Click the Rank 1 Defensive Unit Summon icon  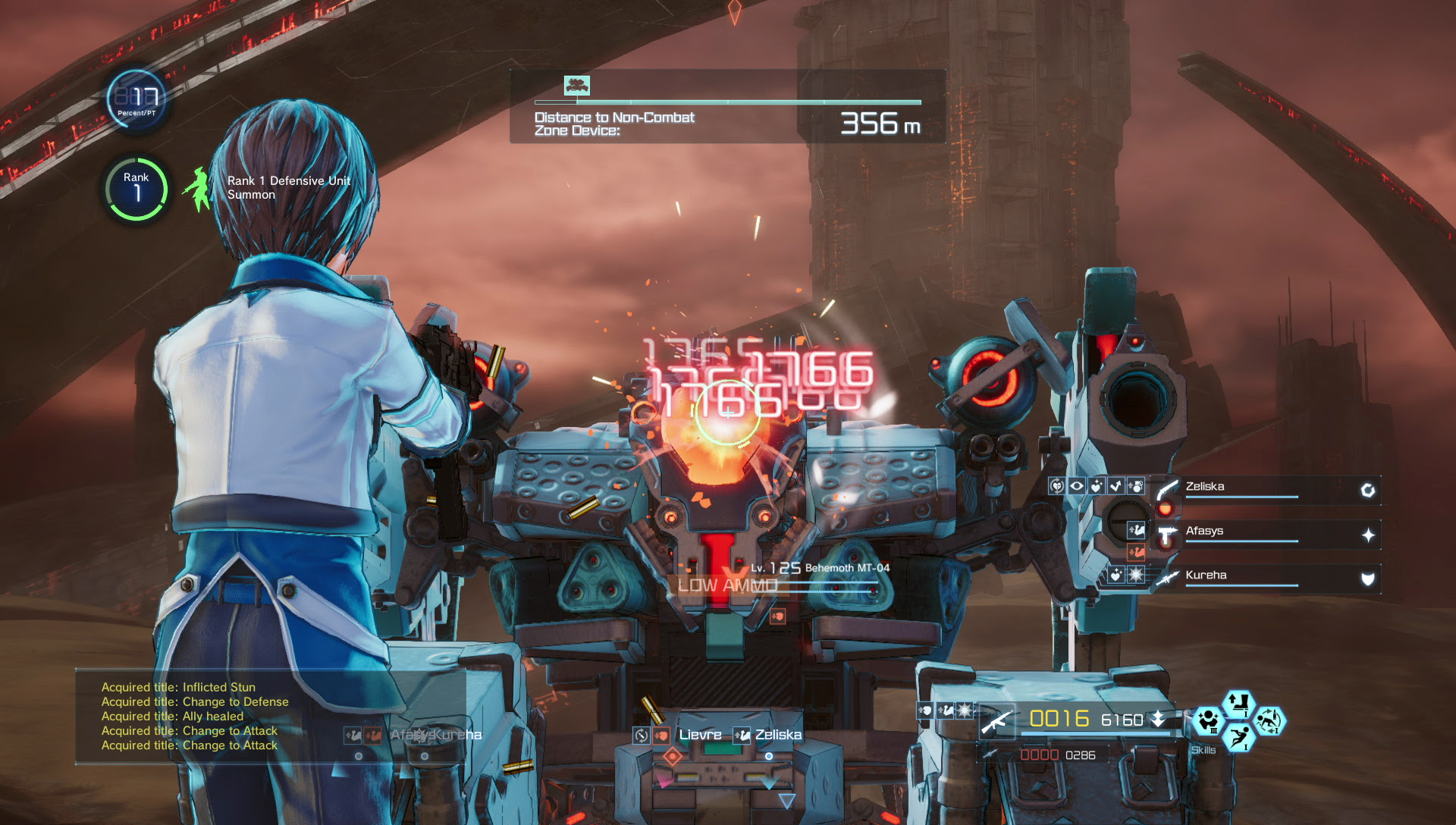199,189
